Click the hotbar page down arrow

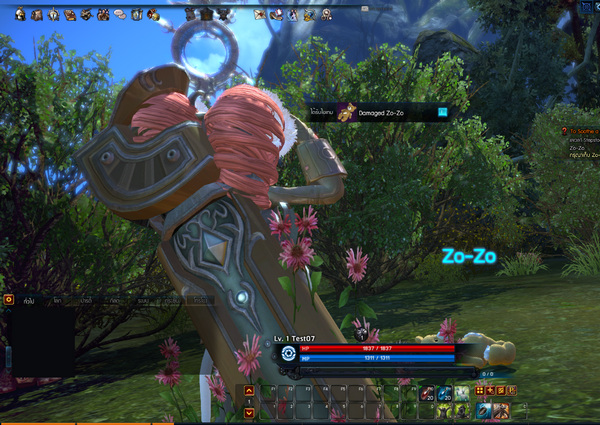click(x=248, y=411)
